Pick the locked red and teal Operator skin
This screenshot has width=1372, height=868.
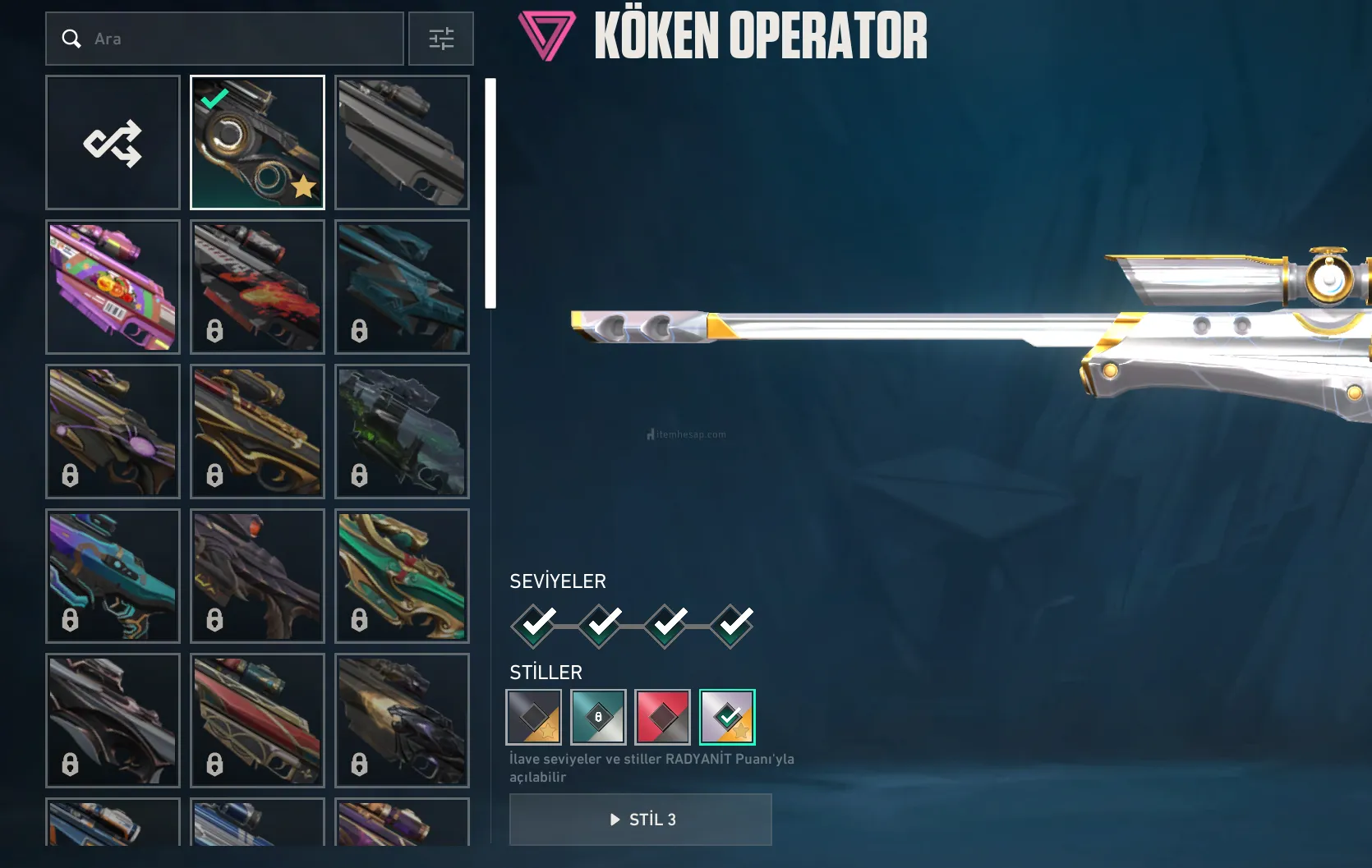click(x=257, y=720)
